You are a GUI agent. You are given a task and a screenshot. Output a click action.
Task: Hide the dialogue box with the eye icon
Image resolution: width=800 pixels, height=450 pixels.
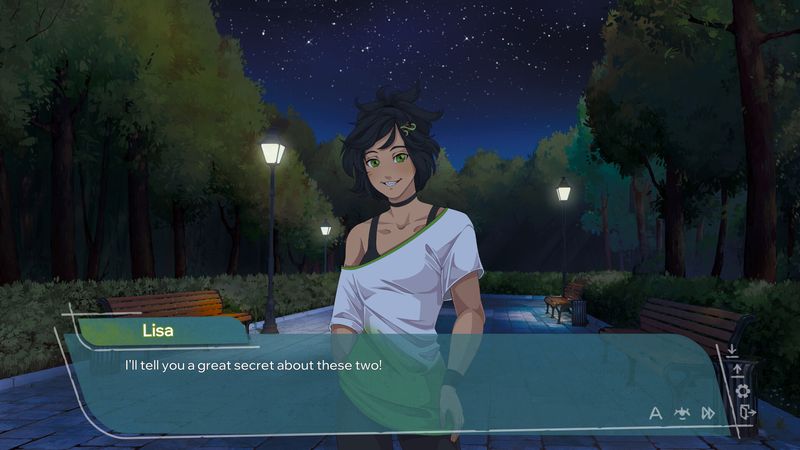682,412
